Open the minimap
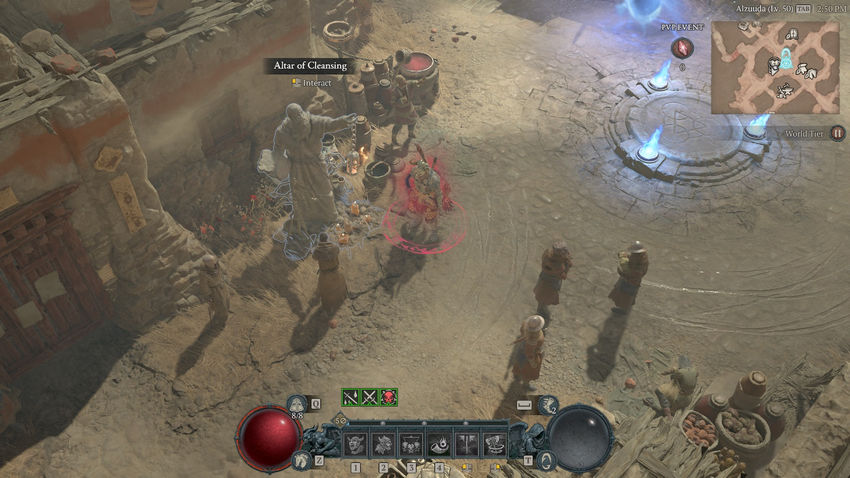Screen dimensions: 850x478 coord(775,66)
